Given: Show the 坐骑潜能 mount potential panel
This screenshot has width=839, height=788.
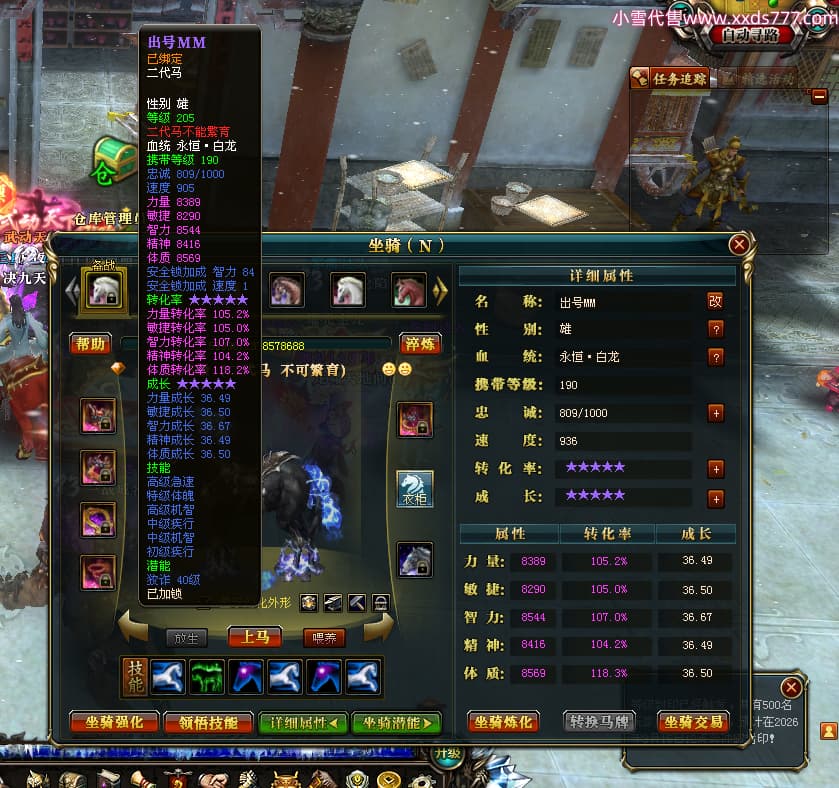Looking at the screenshot, I should (x=396, y=722).
